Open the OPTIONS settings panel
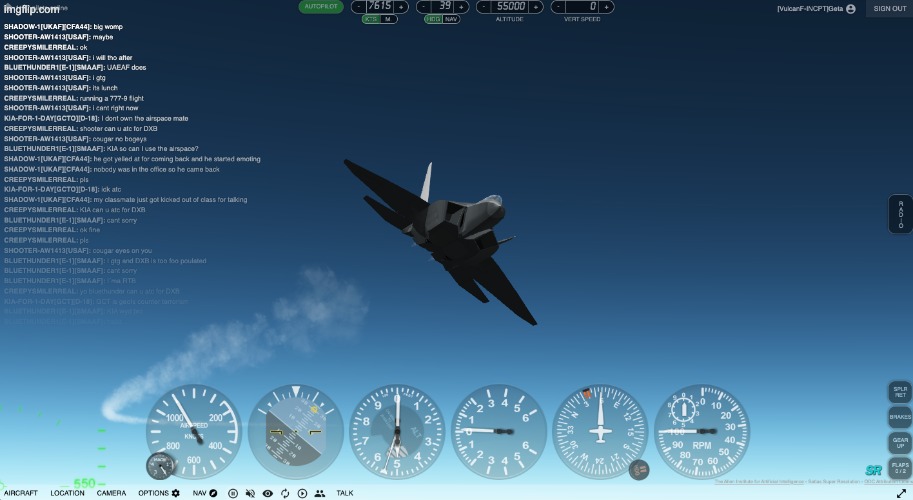The image size is (913, 500). point(159,493)
